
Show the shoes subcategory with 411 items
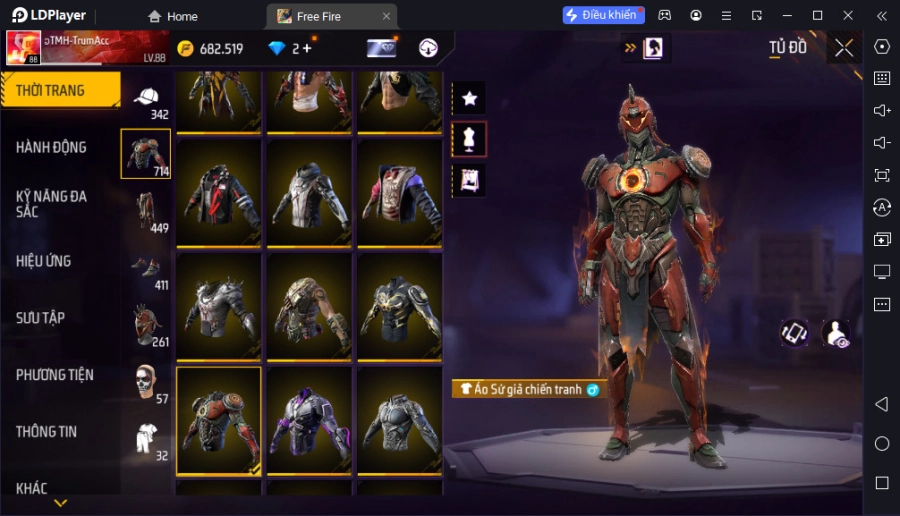(146, 269)
